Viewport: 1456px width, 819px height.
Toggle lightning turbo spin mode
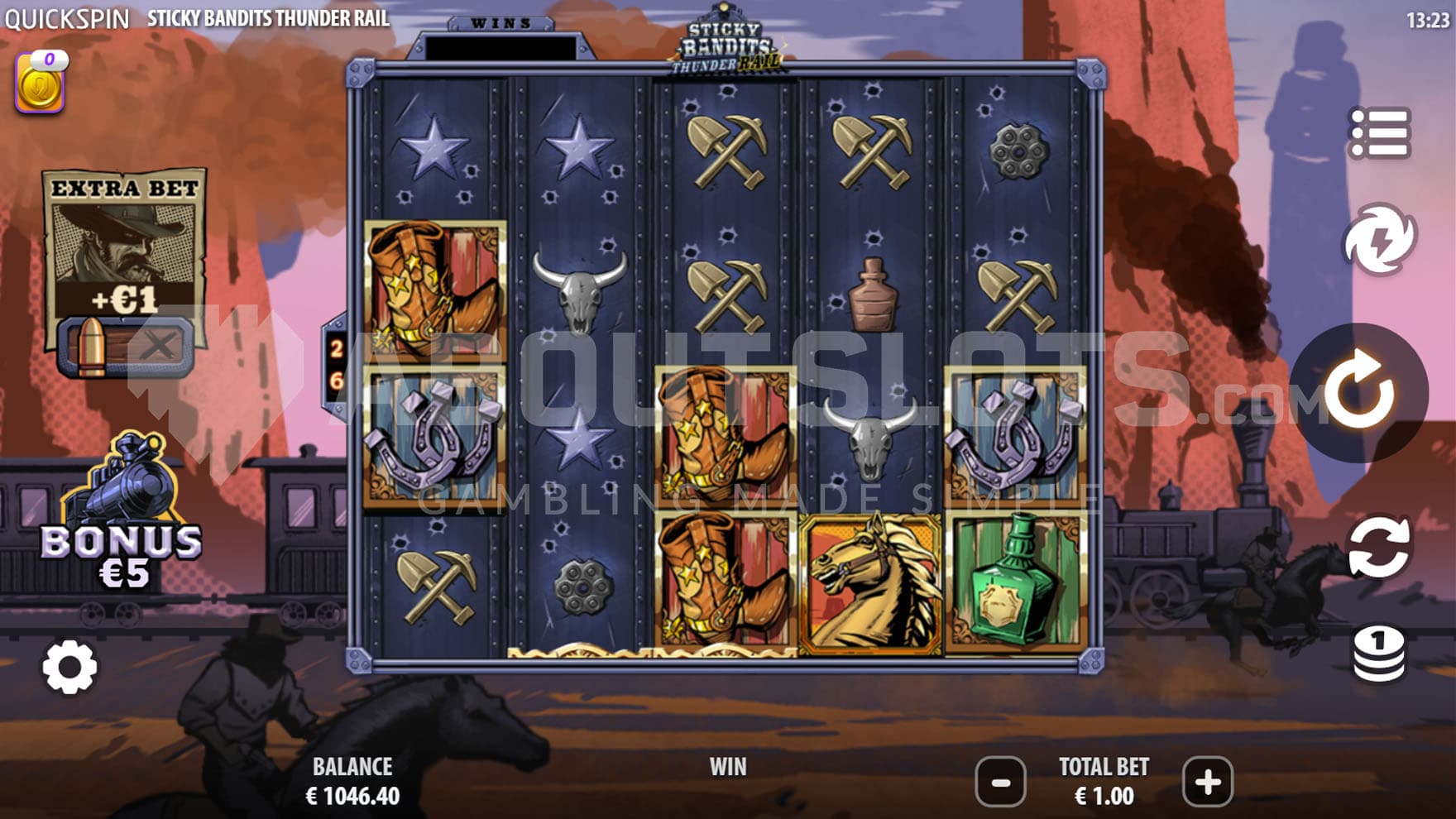click(x=1379, y=240)
